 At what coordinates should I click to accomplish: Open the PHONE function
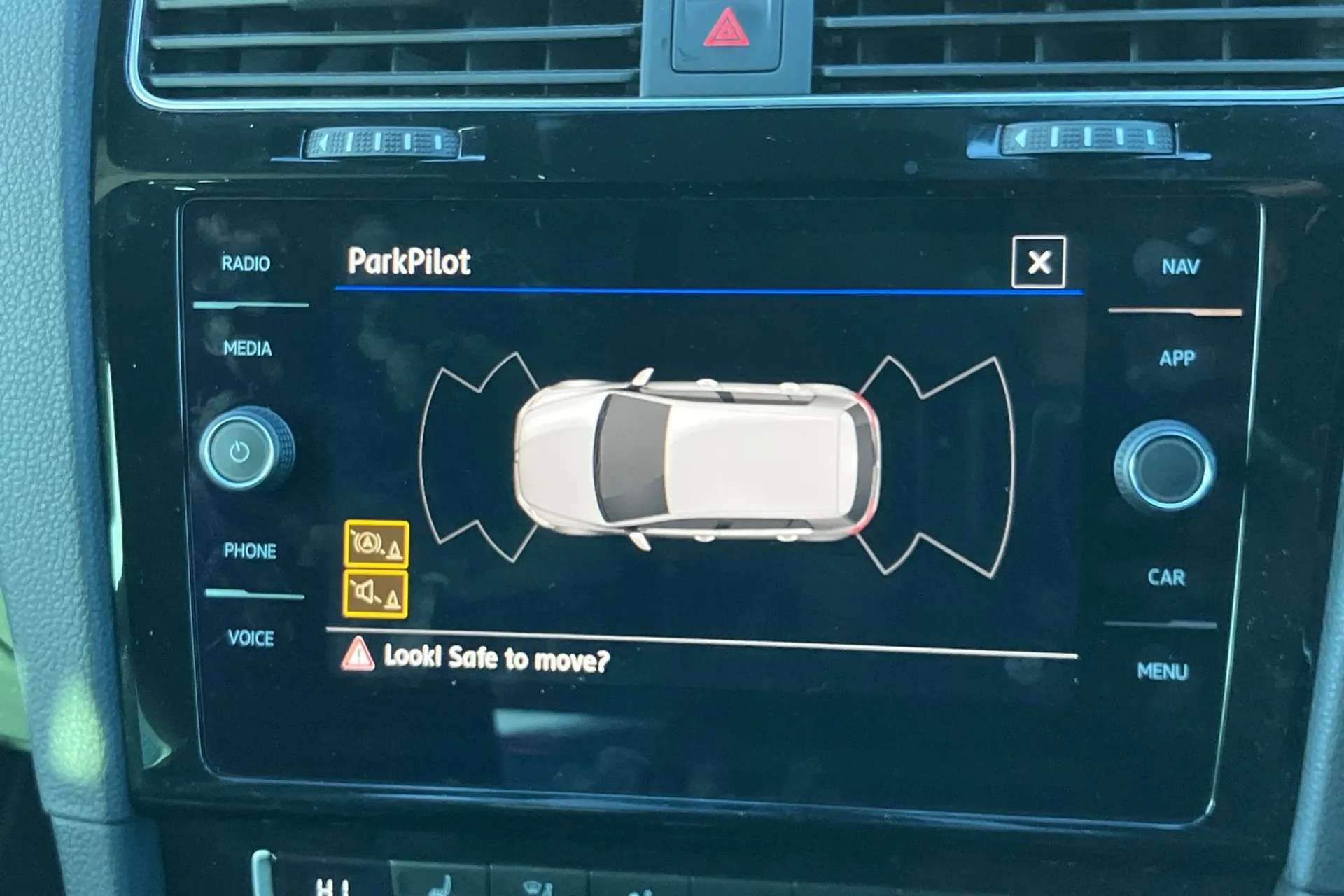coord(250,552)
